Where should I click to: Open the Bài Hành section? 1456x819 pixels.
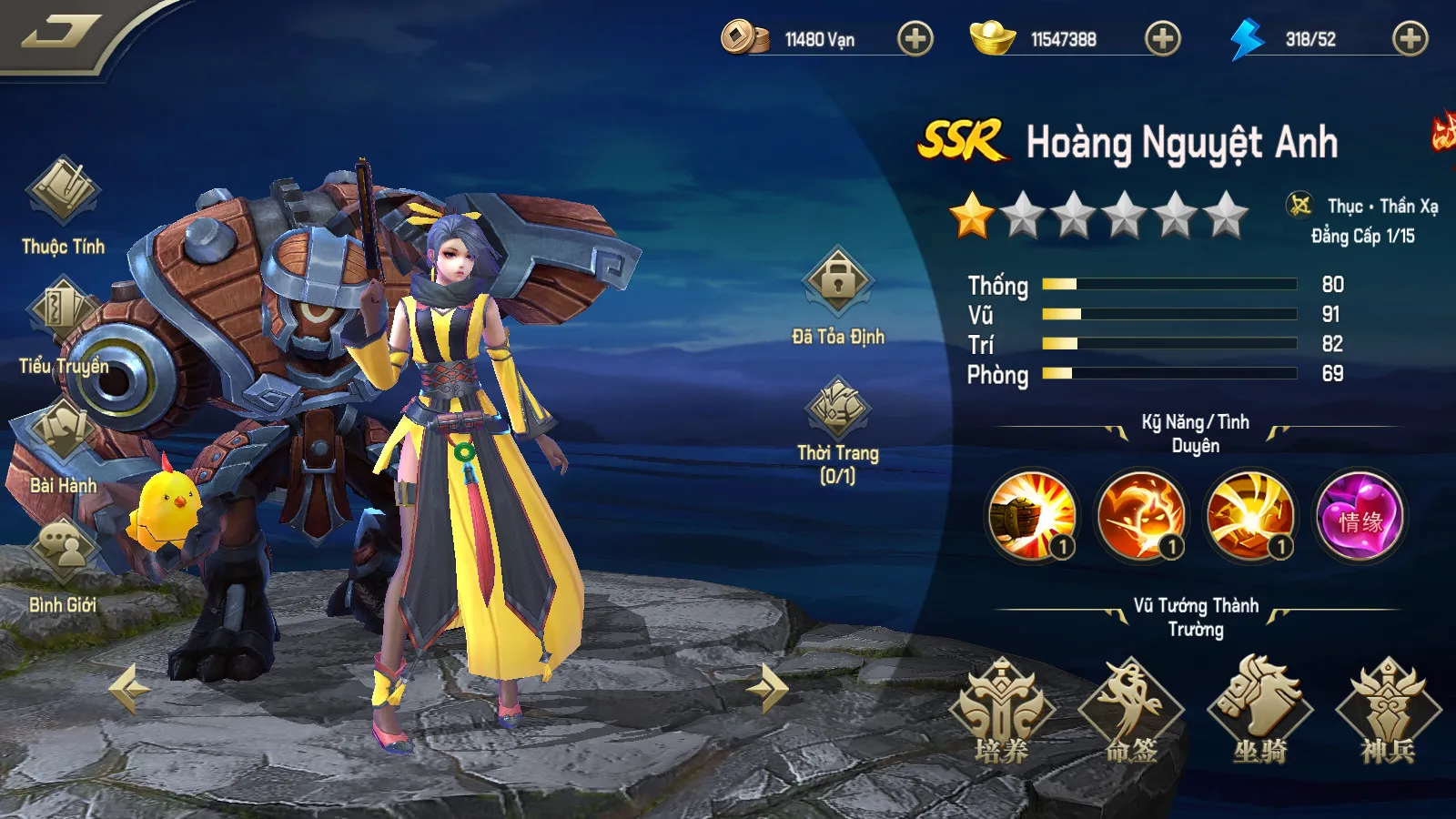tap(63, 432)
